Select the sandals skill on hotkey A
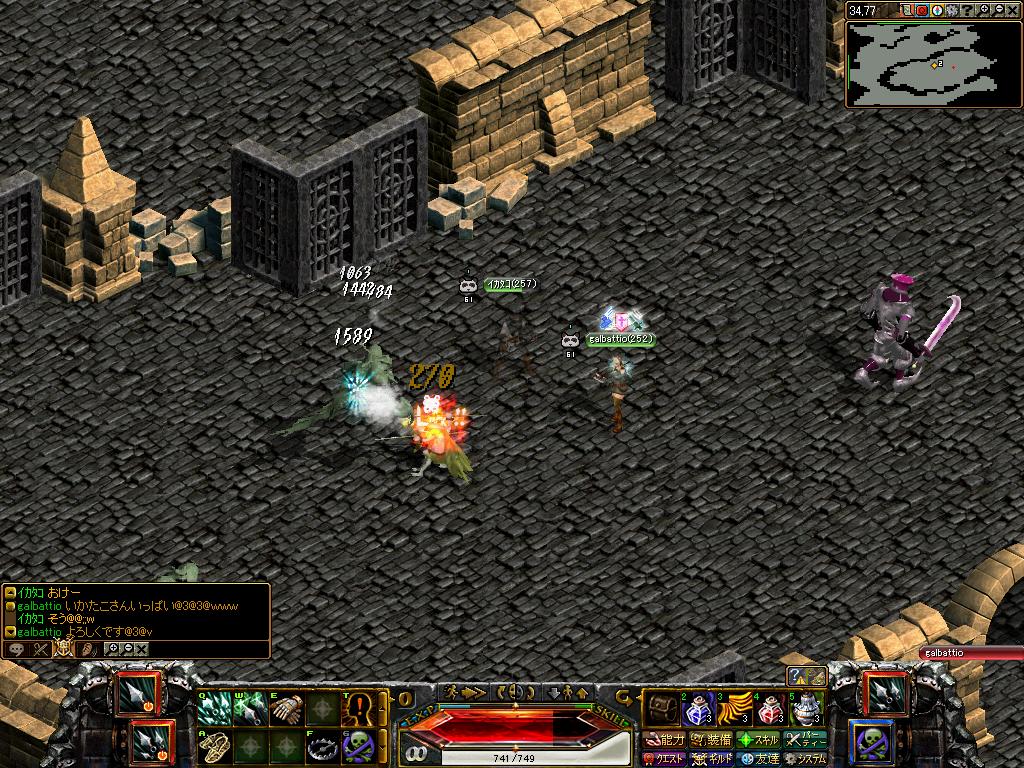The width and height of the screenshot is (1024, 768). click(213, 746)
